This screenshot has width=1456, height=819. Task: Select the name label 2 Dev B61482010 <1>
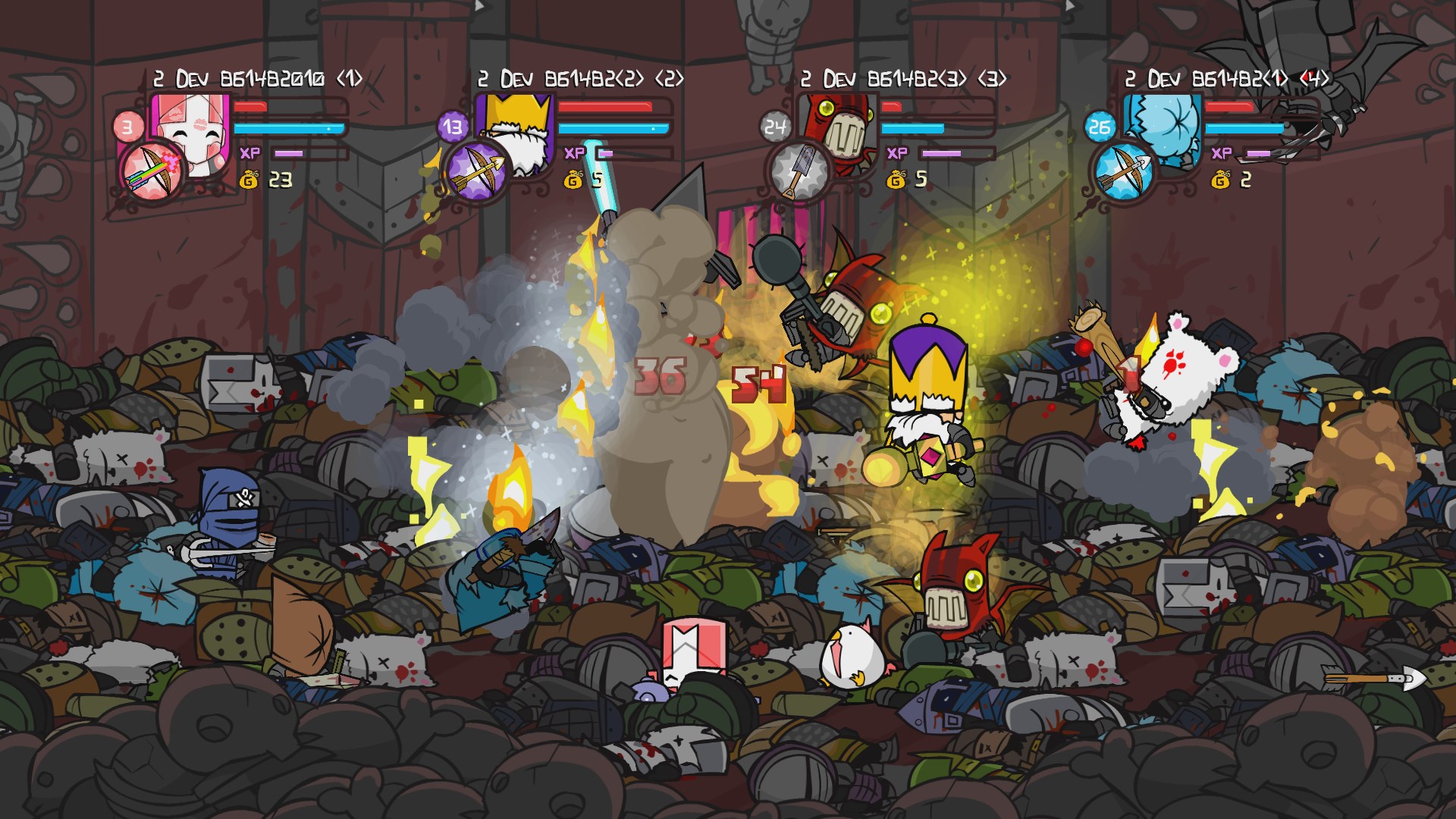[x=259, y=76]
